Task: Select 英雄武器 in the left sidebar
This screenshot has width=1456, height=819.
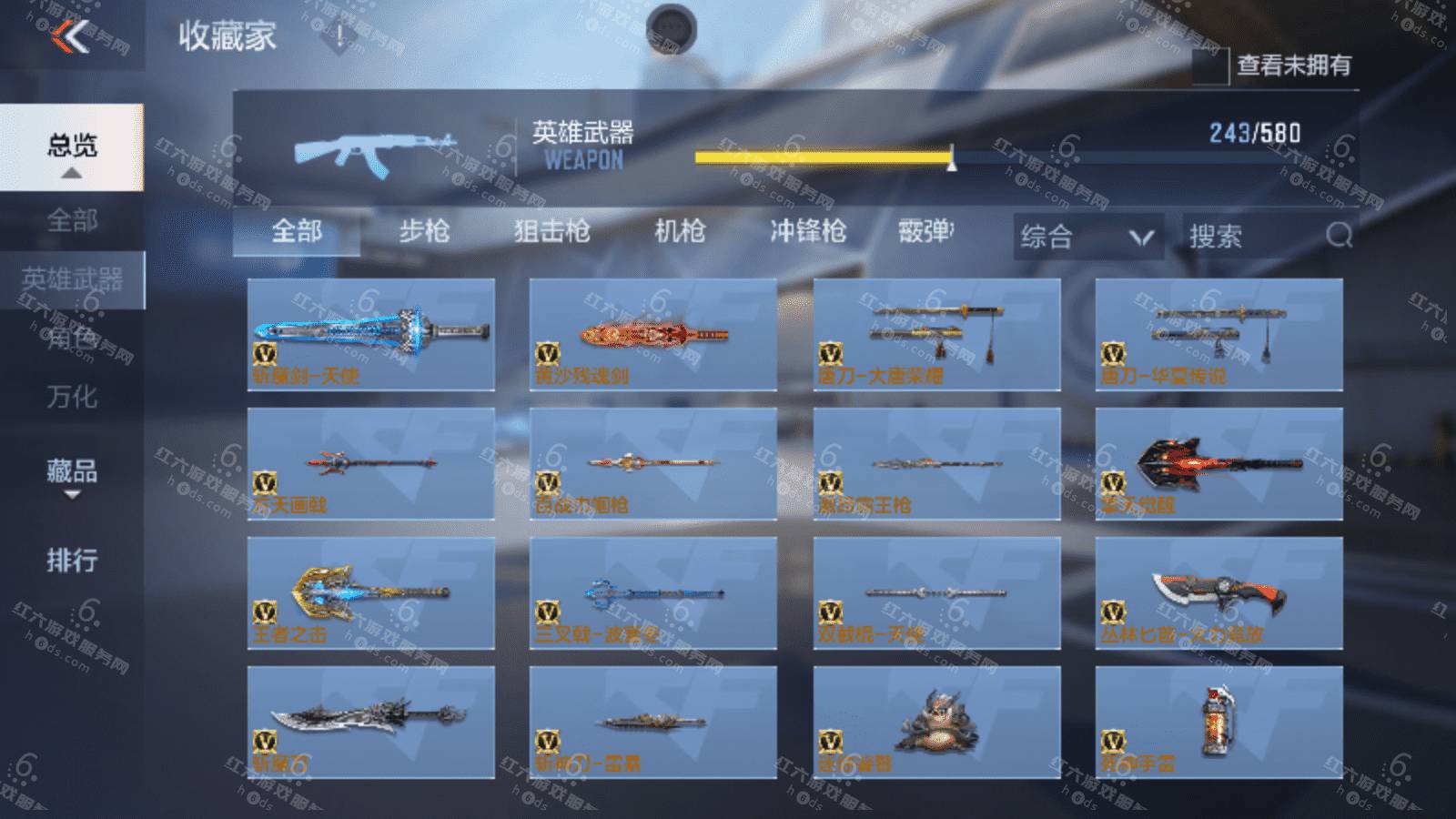Action: pos(72,280)
